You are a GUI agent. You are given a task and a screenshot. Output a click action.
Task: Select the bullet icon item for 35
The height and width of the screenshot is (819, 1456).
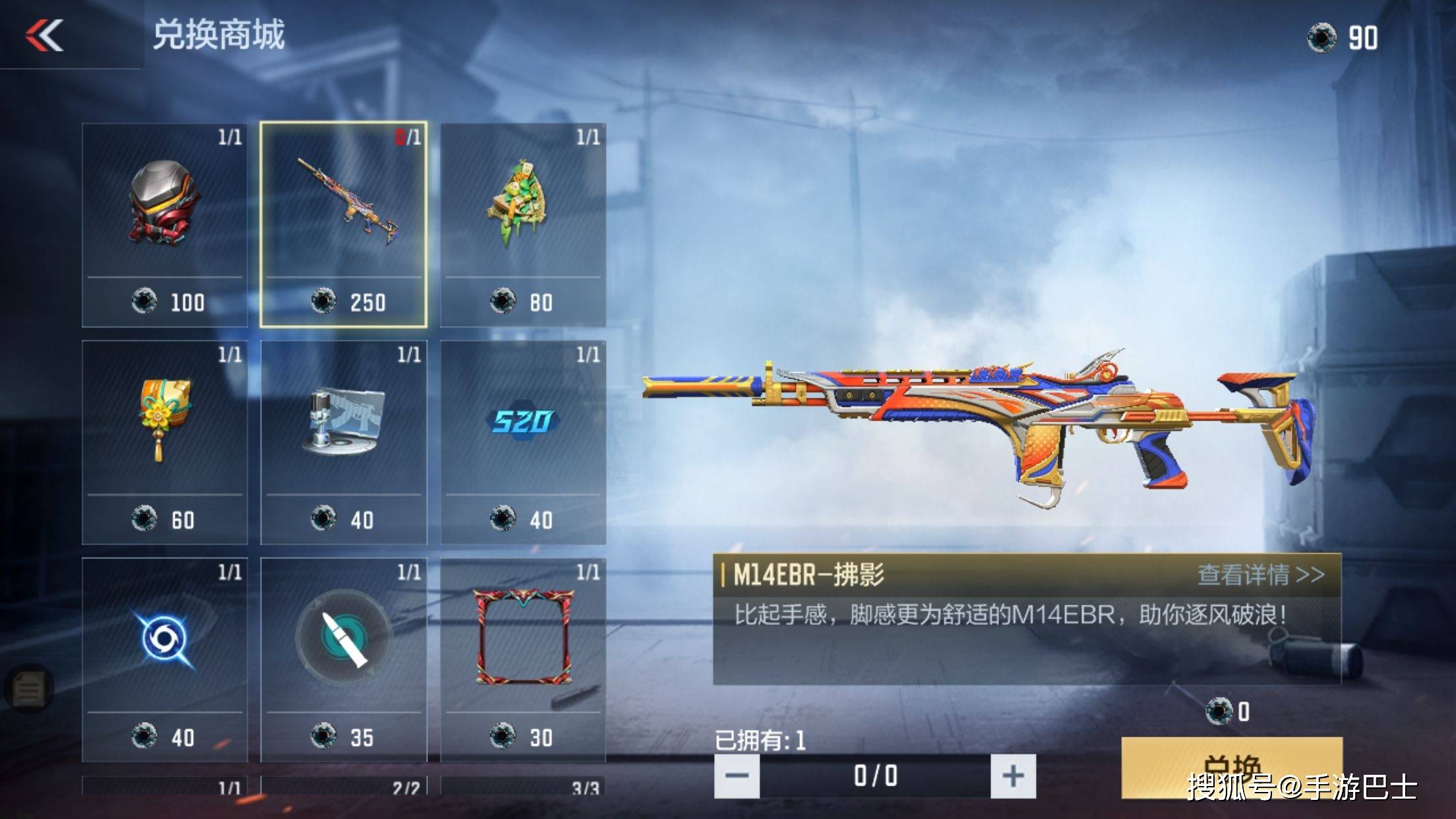344,659
